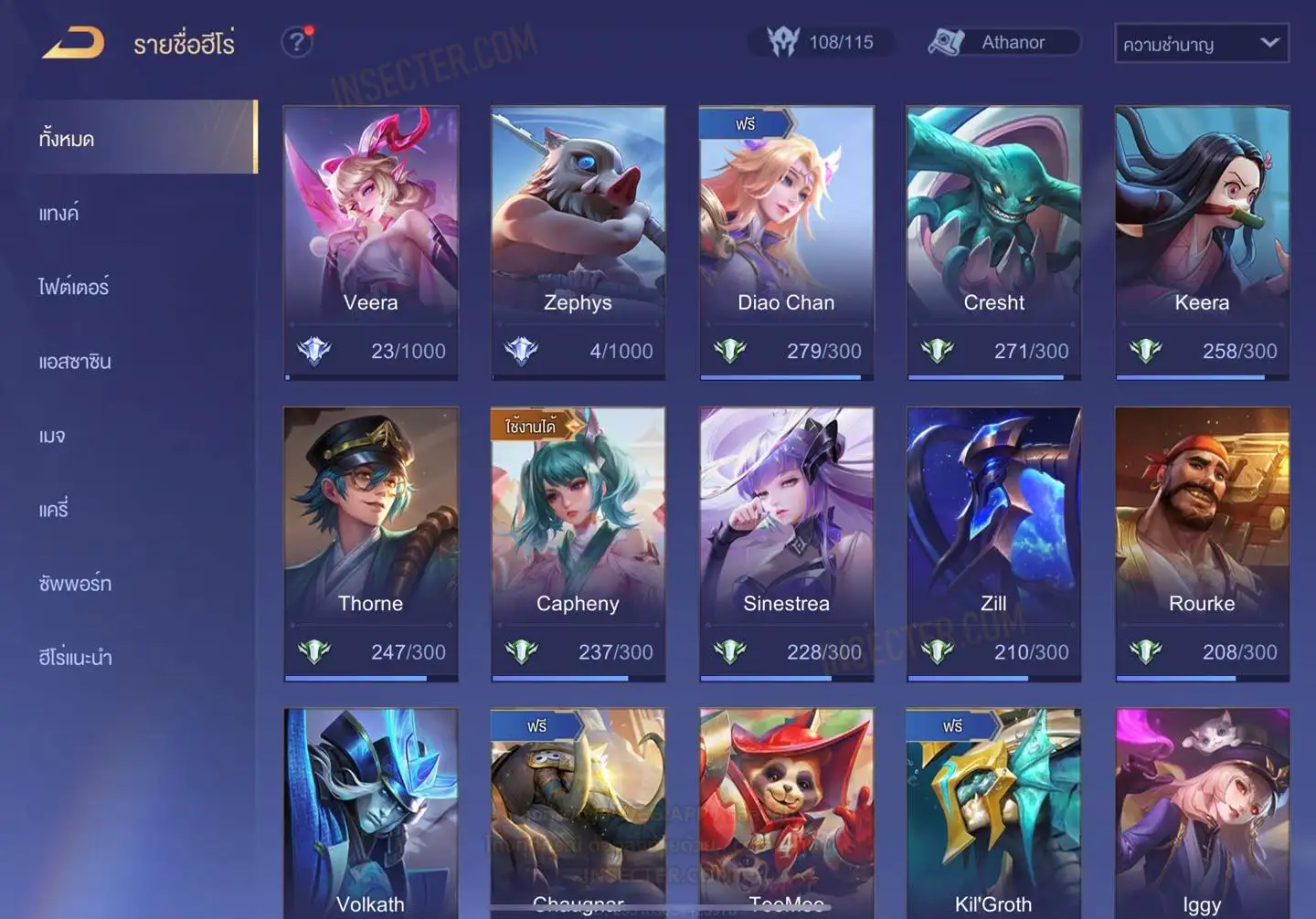Select the Keera hero card
The height and width of the screenshot is (919, 1316).
[x=1202, y=242]
